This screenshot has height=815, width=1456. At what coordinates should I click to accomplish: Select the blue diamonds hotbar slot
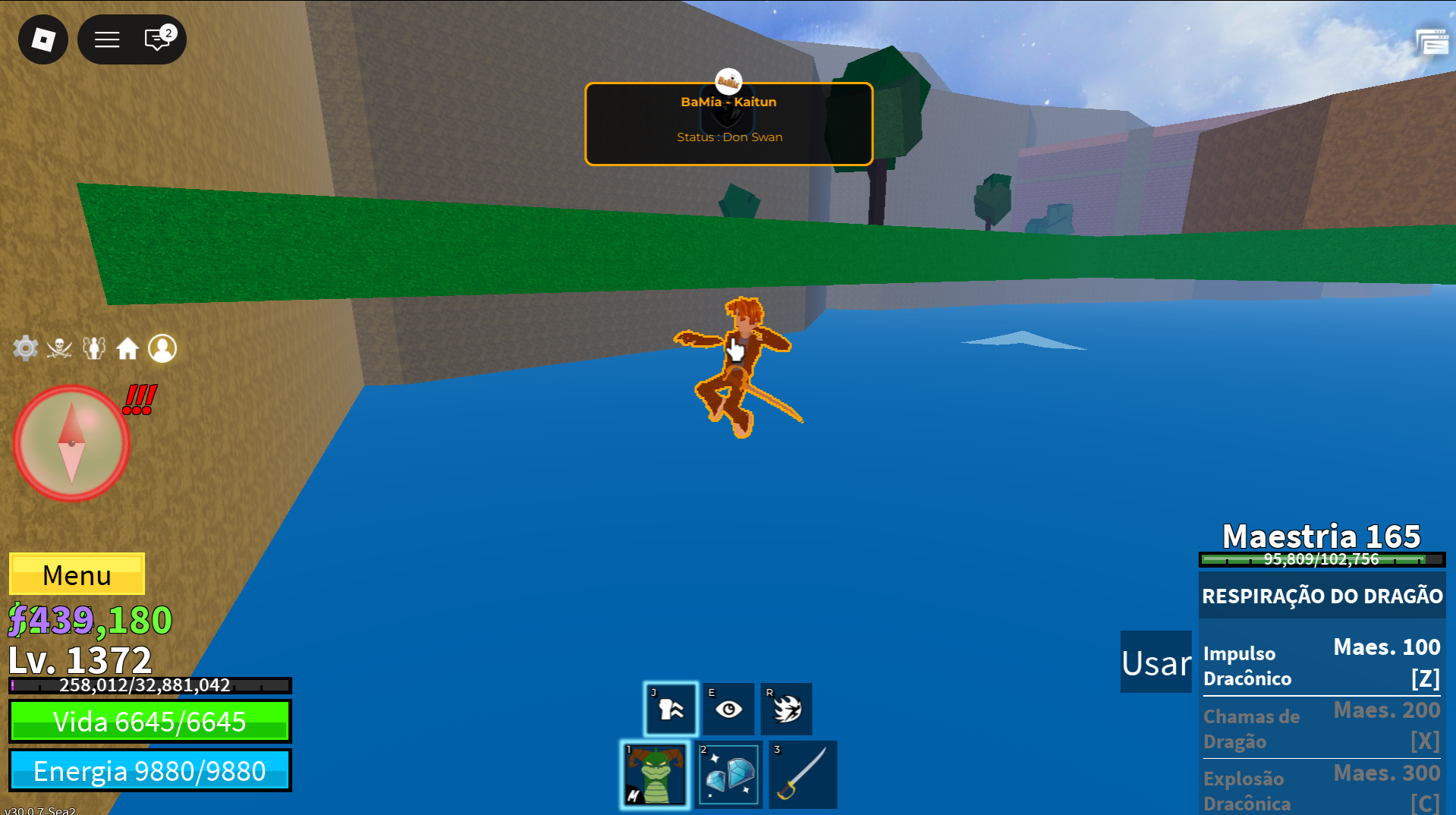click(x=729, y=775)
